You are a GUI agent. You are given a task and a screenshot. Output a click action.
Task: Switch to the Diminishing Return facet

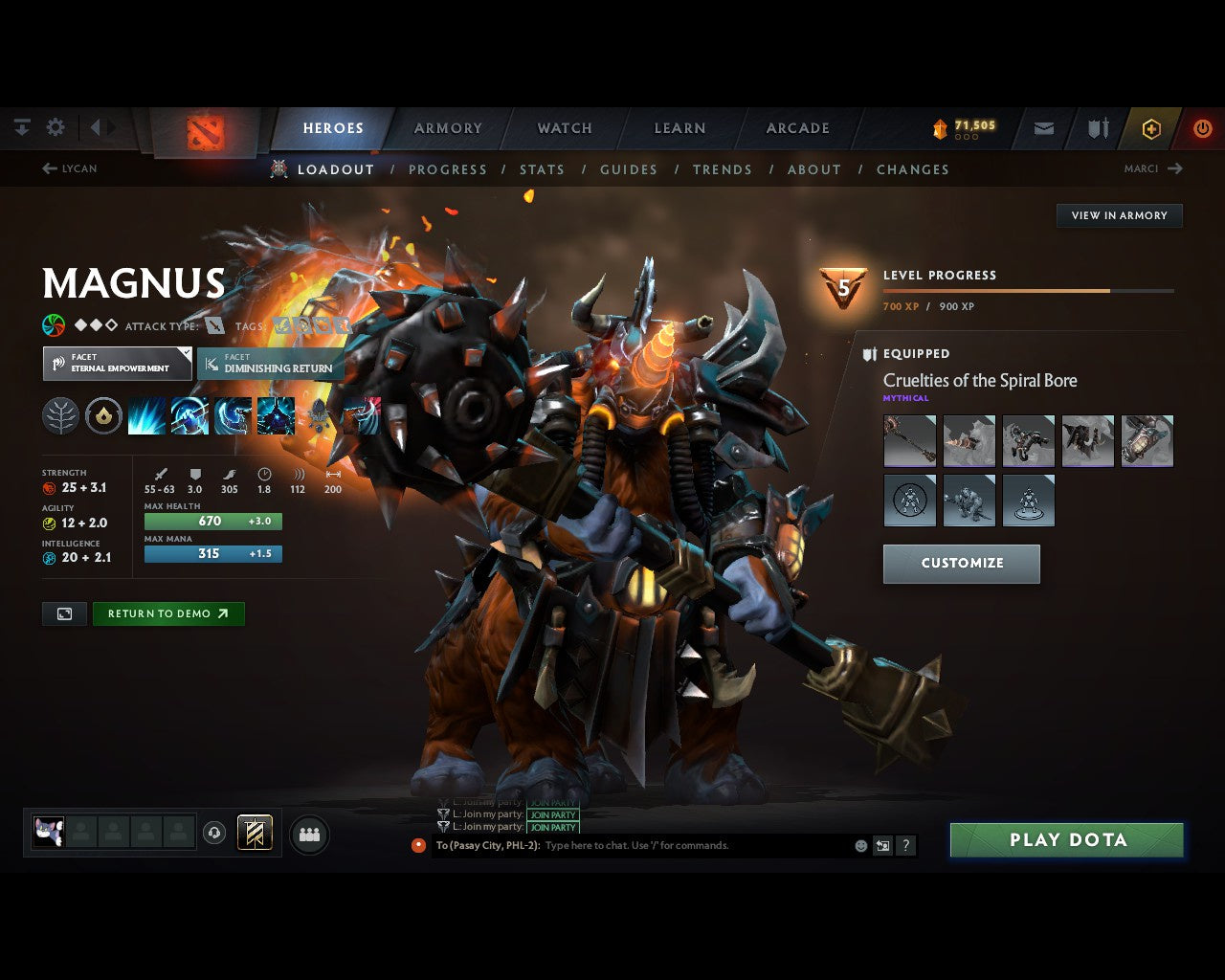[271, 364]
